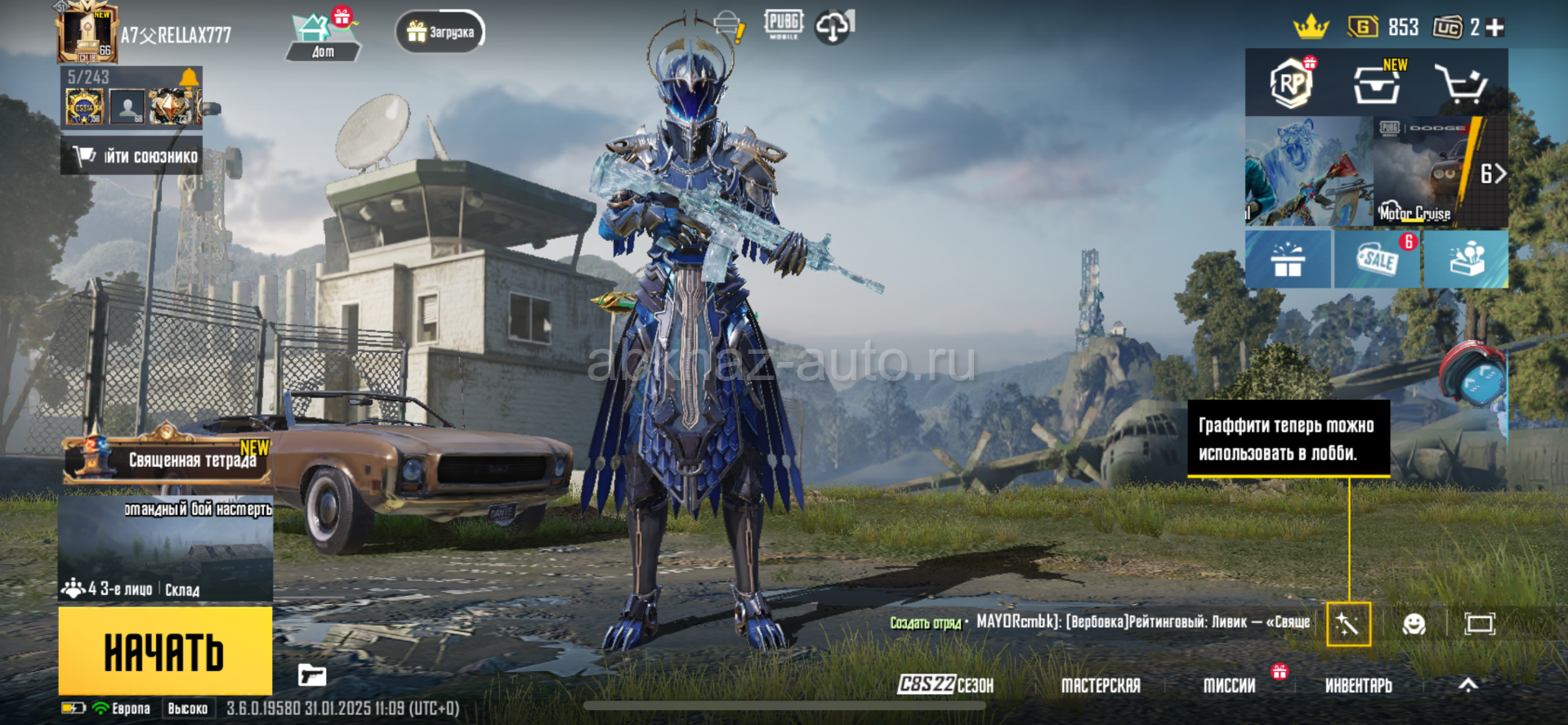Open the Загрузка download button
Viewport: 1568px width, 725px height.
pyautogui.click(x=440, y=33)
